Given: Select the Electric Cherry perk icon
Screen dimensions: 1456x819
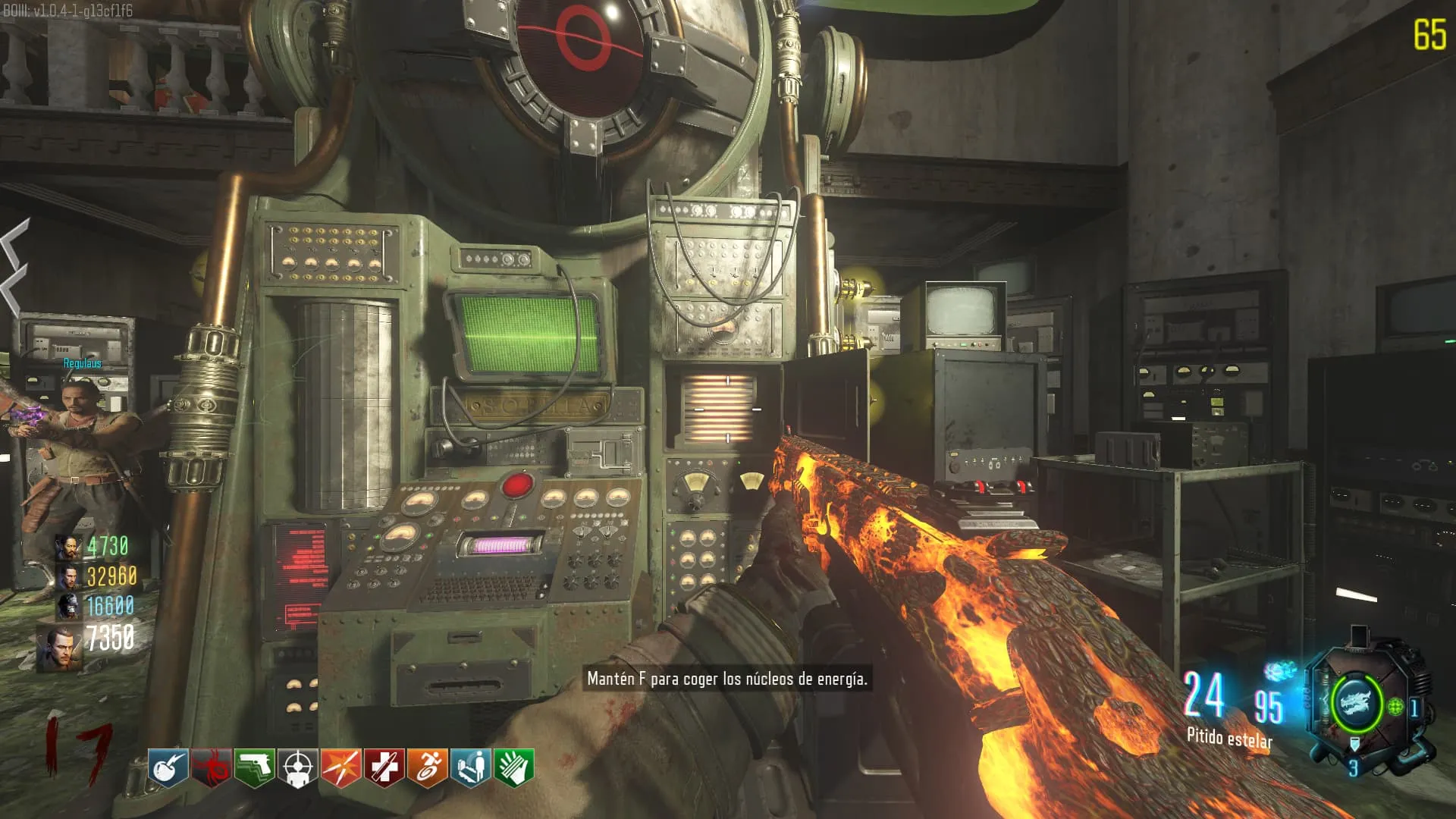Looking at the screenshot, I should (168, 768).
